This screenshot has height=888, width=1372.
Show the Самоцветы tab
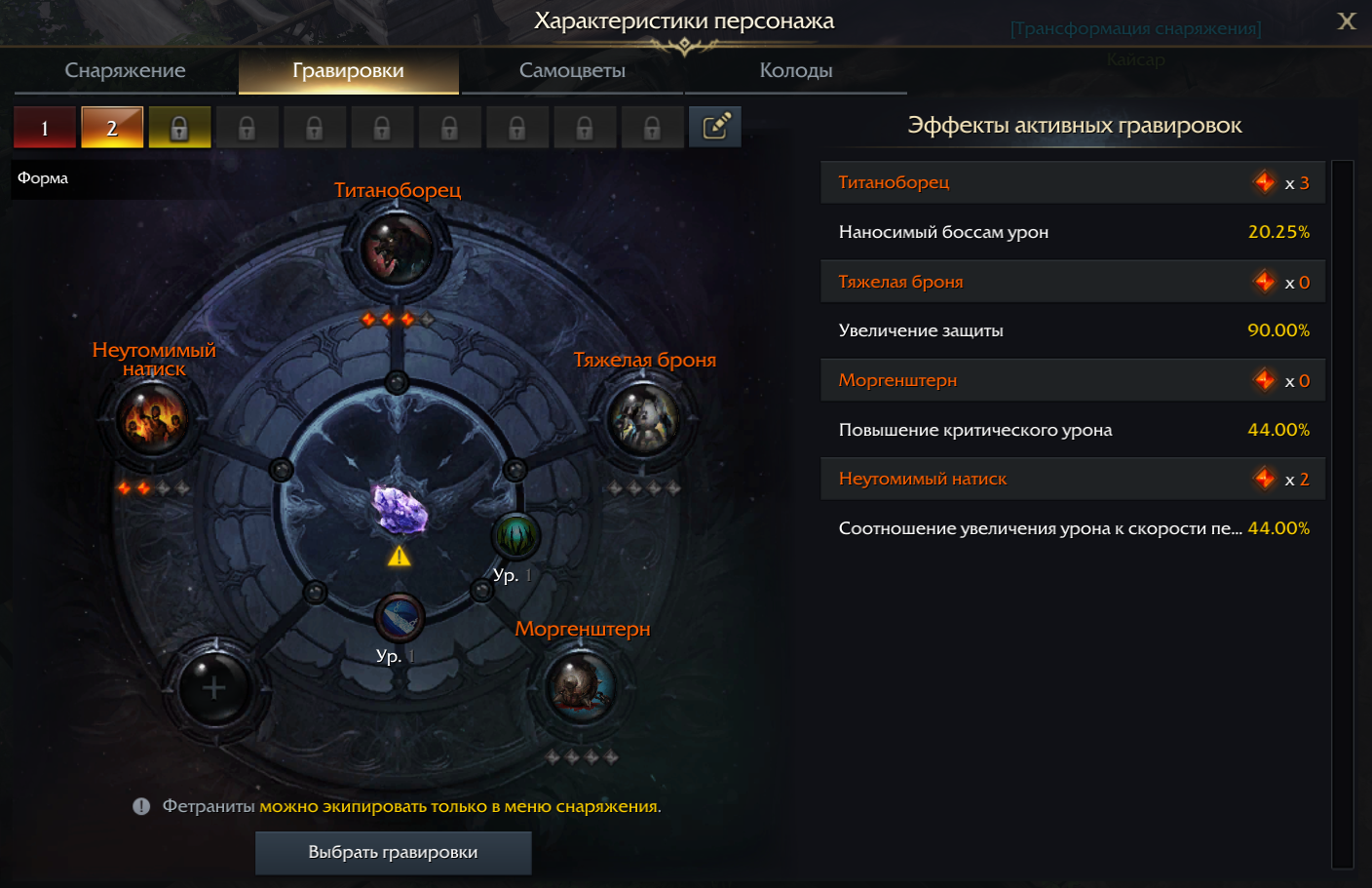[x=572, y=70]
